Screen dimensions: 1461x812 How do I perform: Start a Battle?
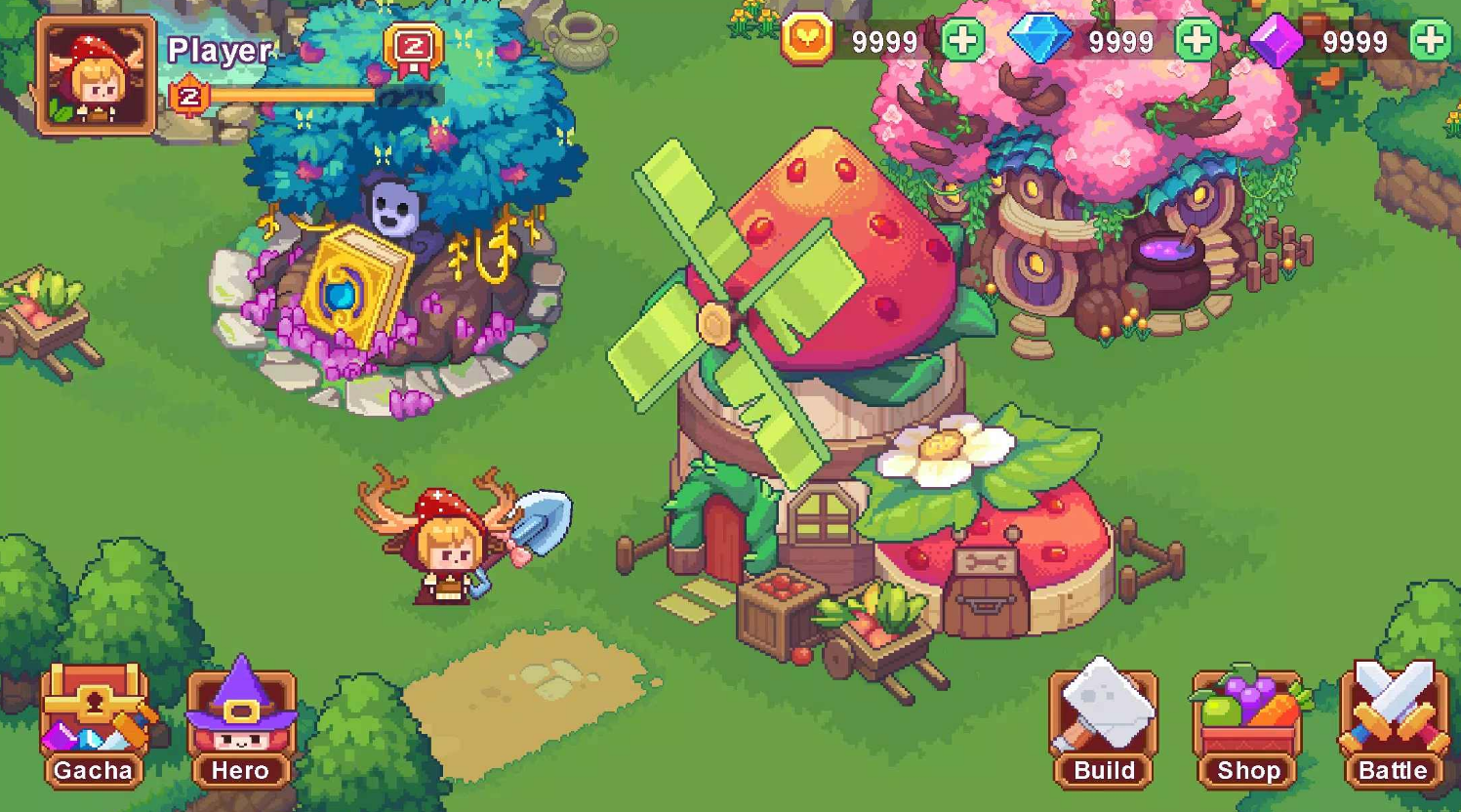(1393, 726)
